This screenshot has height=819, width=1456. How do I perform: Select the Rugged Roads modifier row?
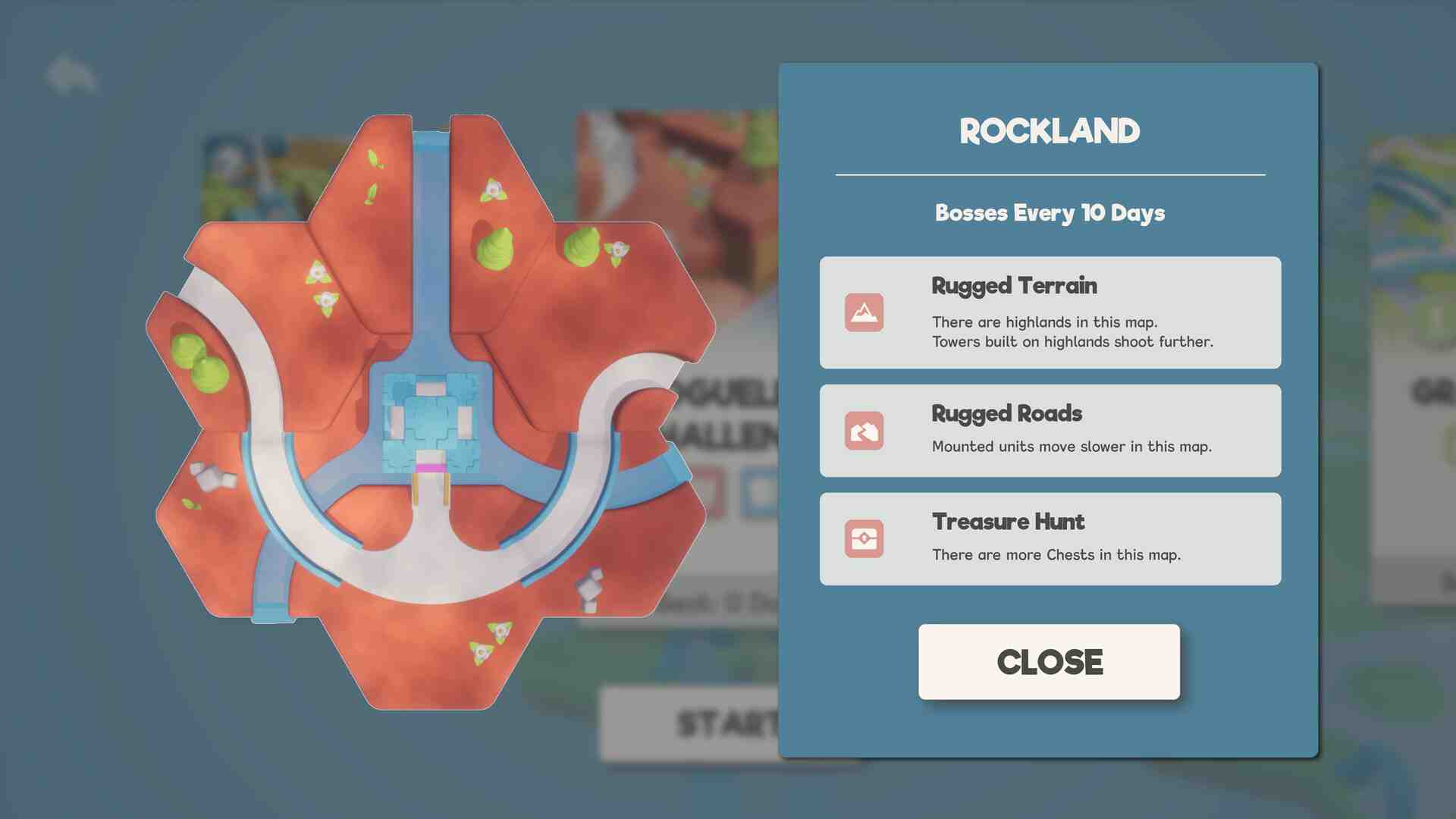click(x=1050, y=430)
